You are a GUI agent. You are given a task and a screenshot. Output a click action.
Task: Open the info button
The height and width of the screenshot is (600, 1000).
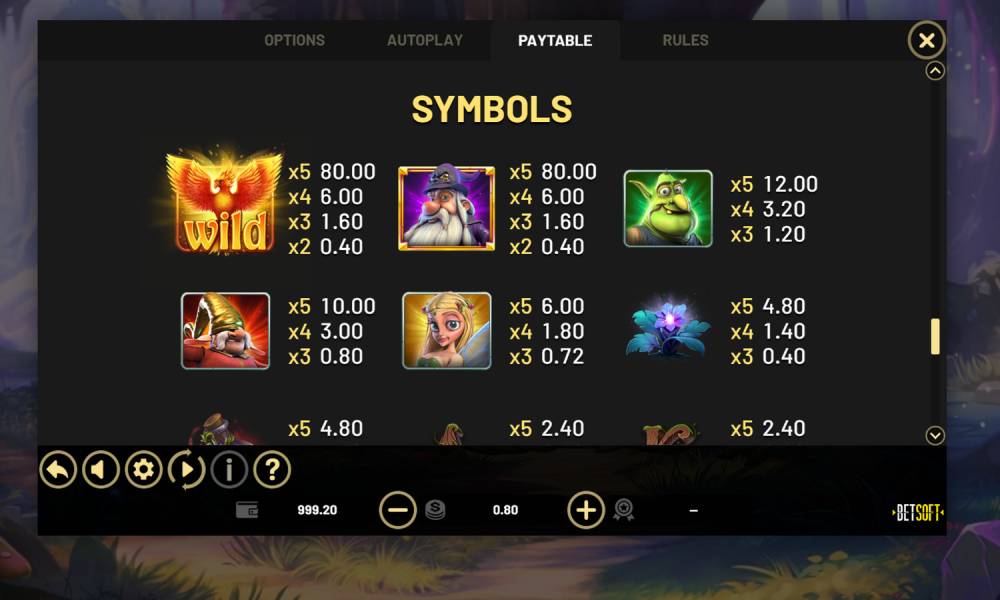click(x=230, y=468)
